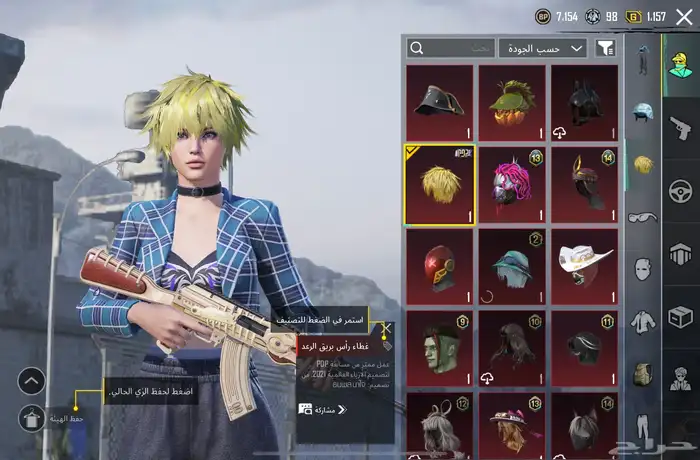Open the face mask subcategory tab
The width and height of the screenshot is (700, 460).
642,269
